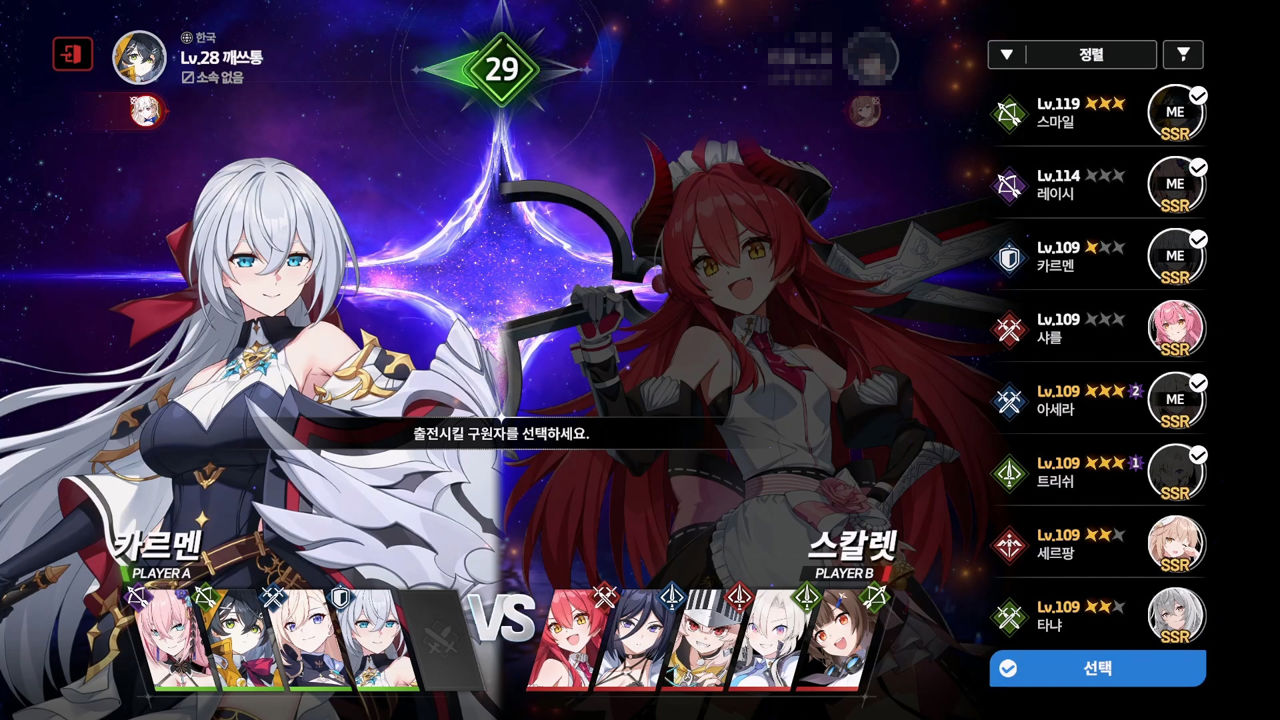The height and width of the screenshot is (720, 1280).
Task: Open the funnel filter button
Action: click(x=1183, y=55)
